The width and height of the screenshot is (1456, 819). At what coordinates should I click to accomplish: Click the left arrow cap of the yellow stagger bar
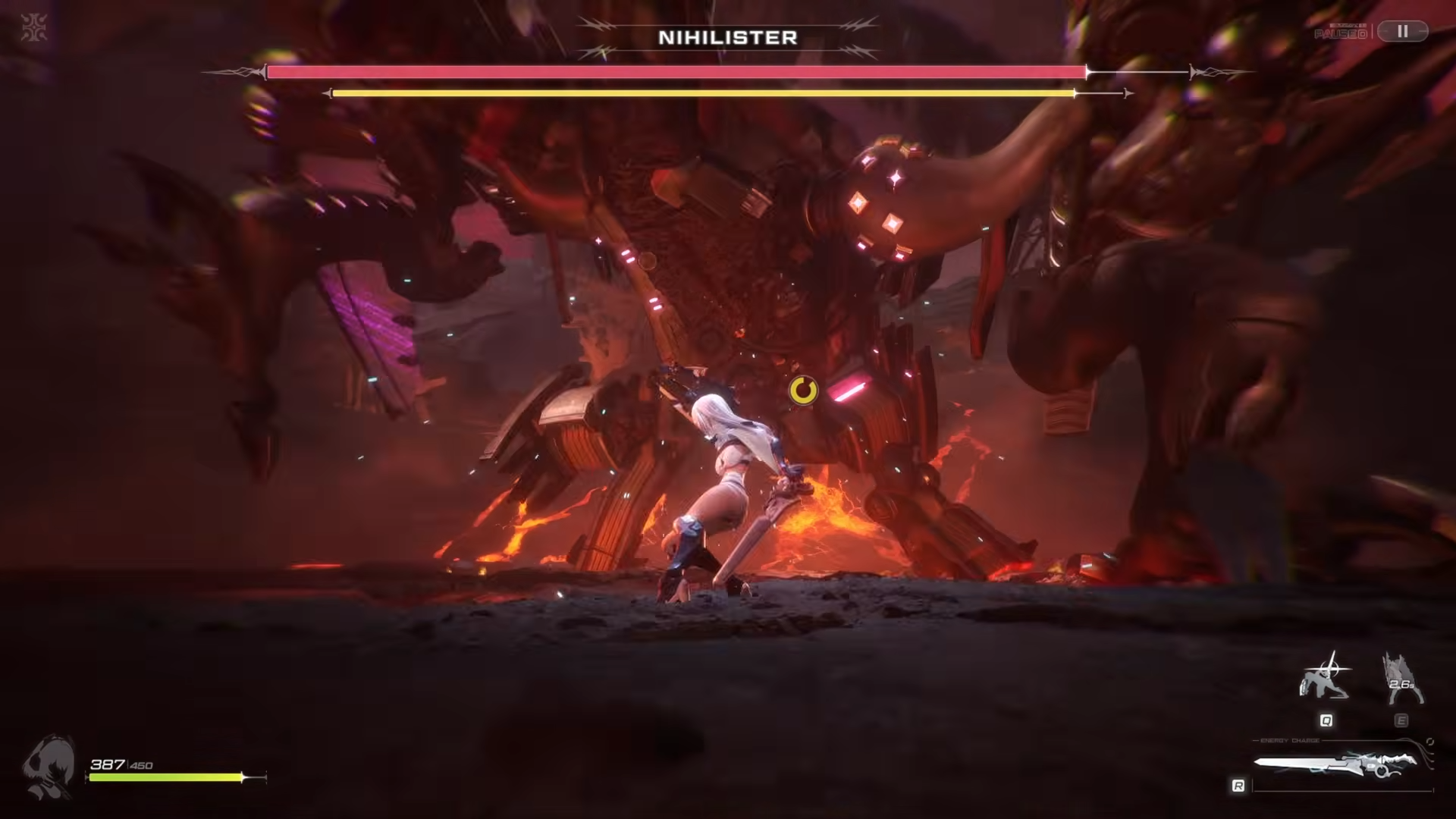328,92
